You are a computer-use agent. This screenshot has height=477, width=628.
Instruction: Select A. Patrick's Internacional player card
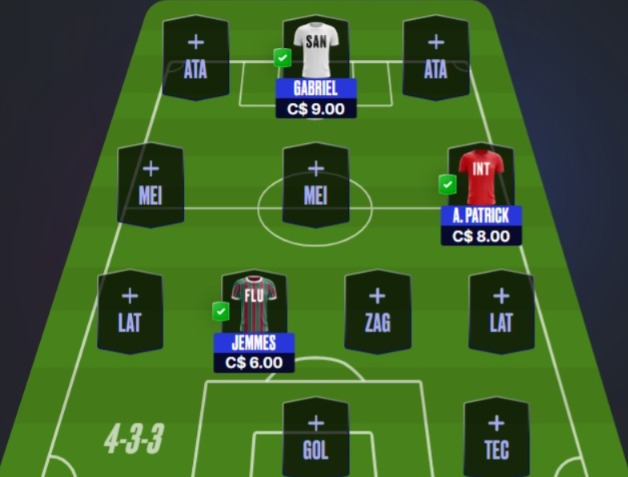pos(481,182)
